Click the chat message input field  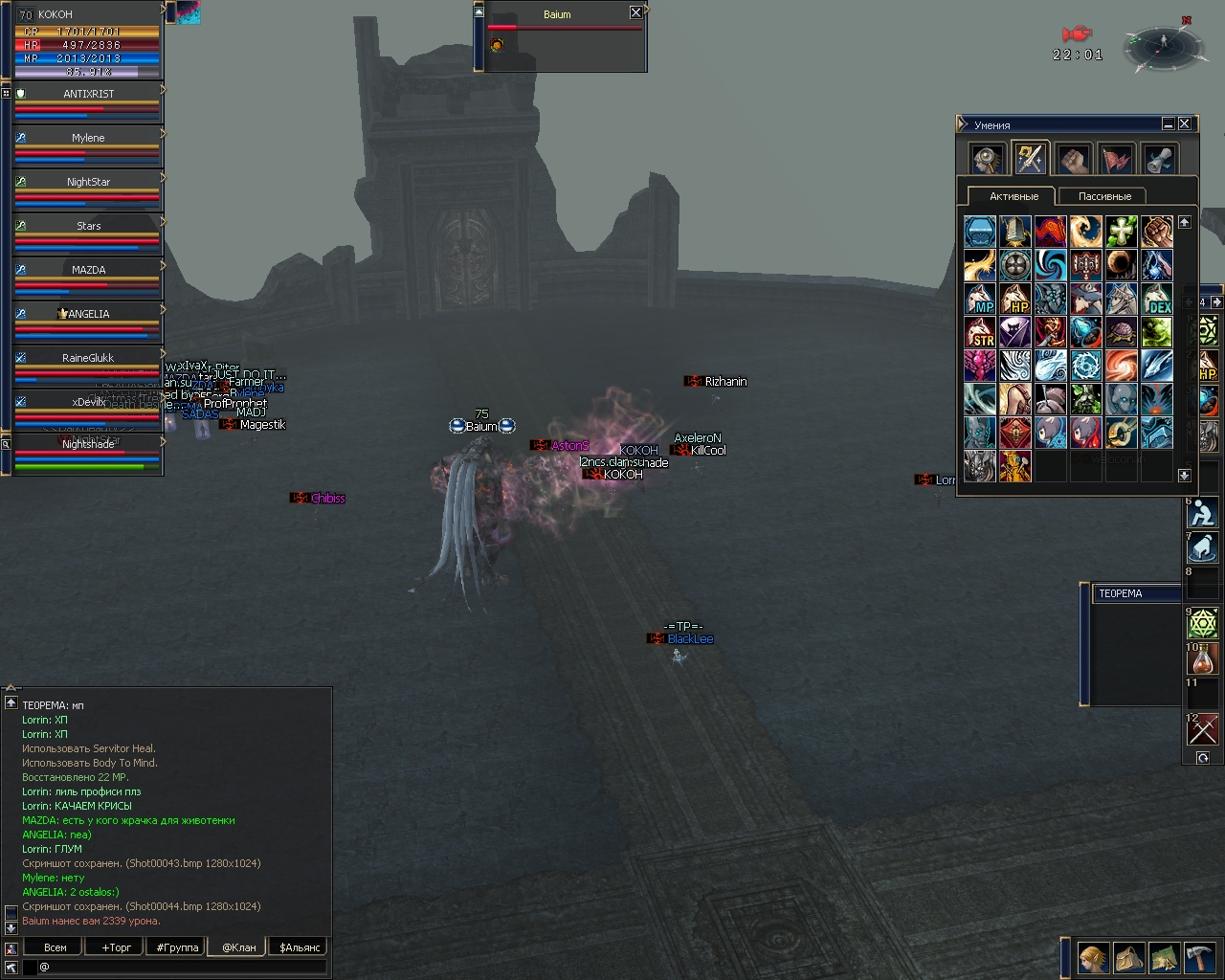(x=182, y=967)
